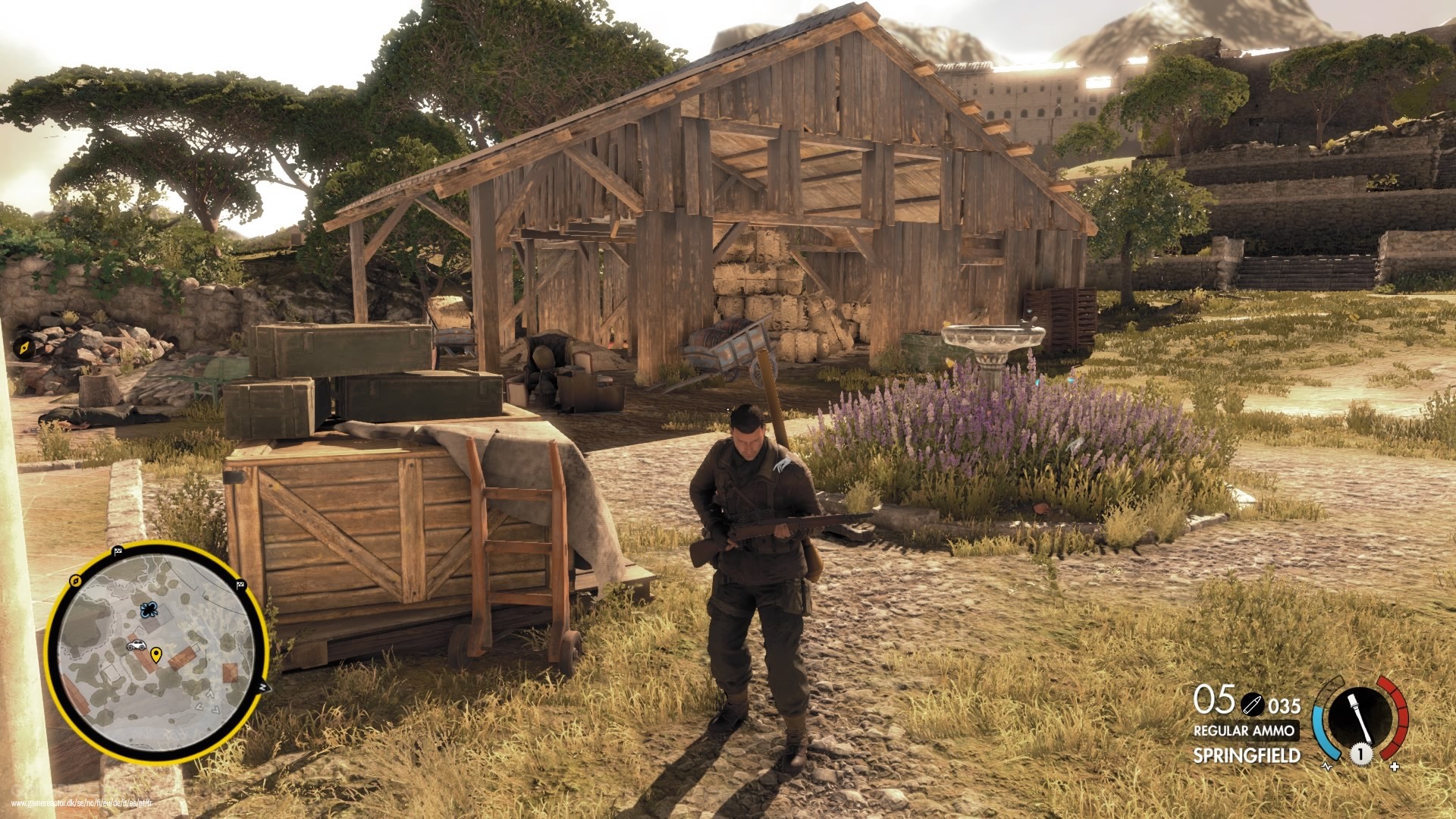Click the blue item icon inside the minimap

coord(149,610)
